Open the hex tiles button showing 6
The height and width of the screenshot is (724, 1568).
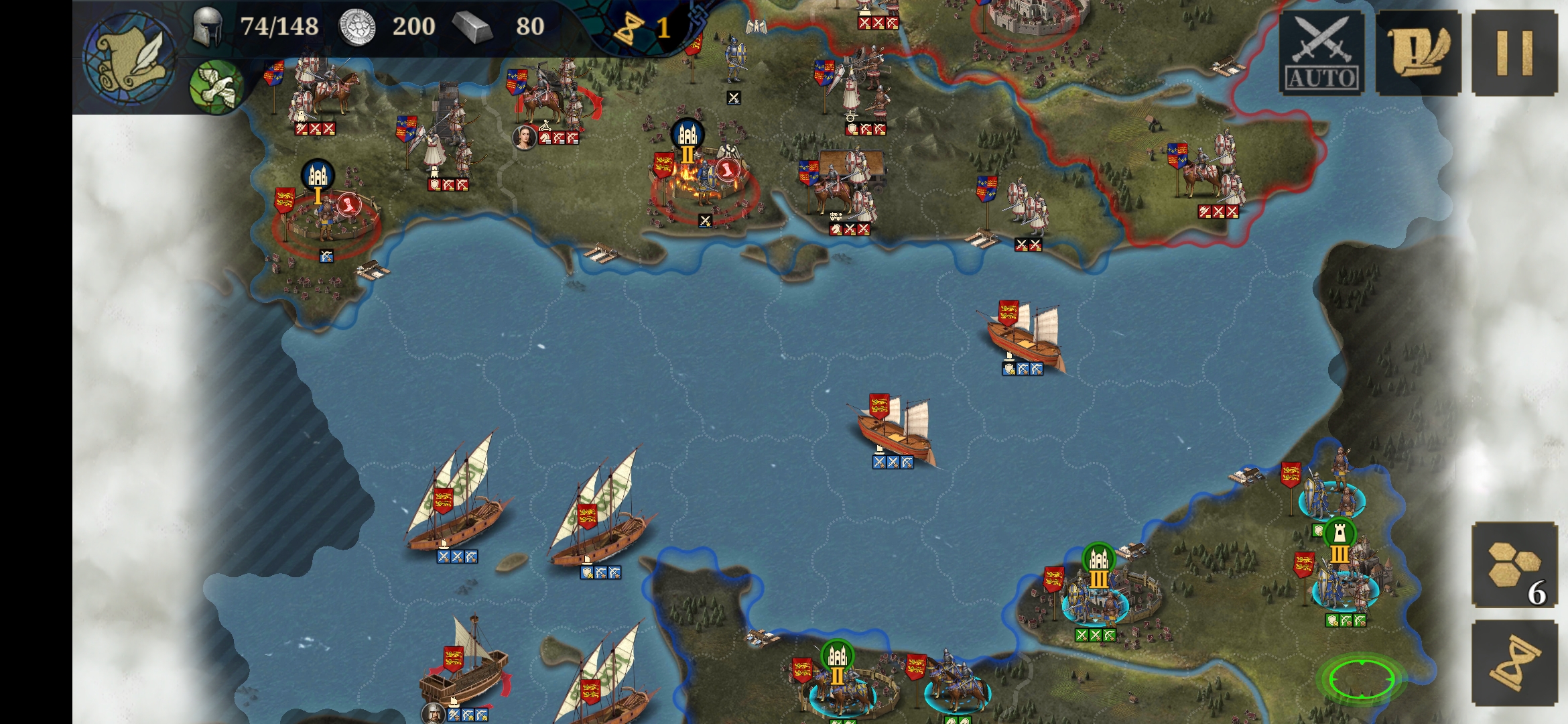click(1514, 565)
